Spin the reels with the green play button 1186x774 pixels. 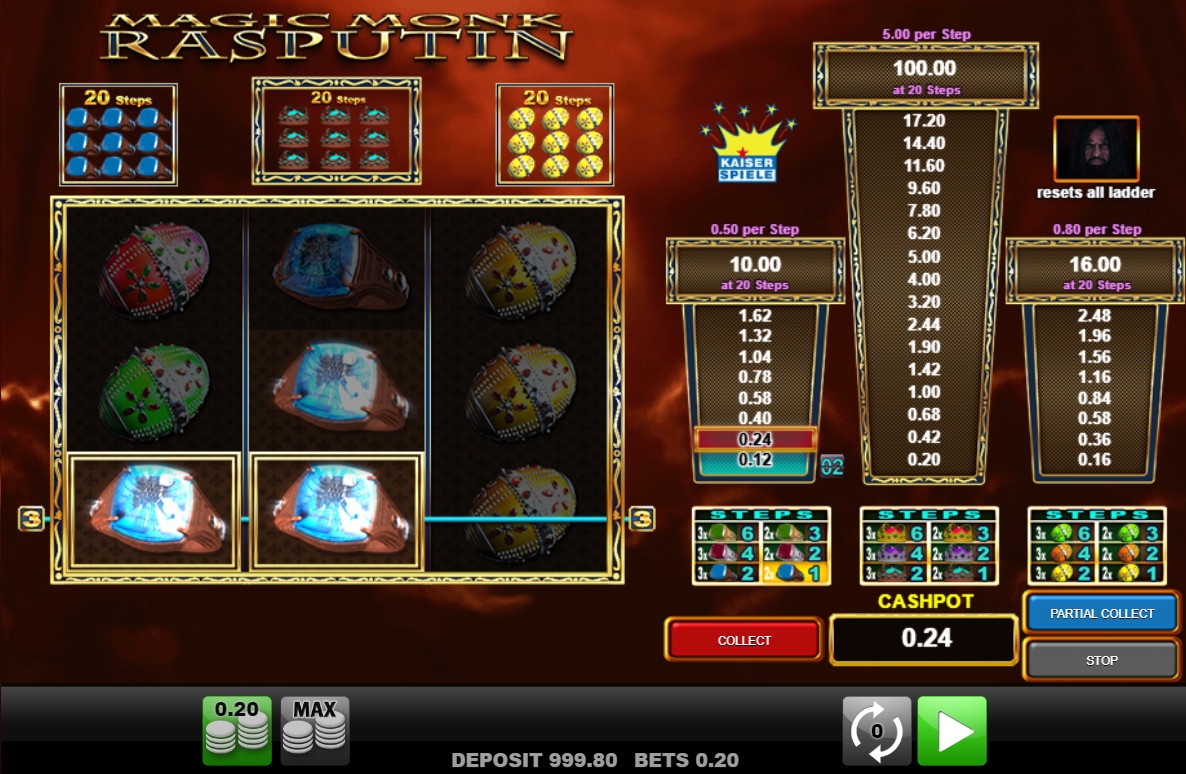[951, 731]
